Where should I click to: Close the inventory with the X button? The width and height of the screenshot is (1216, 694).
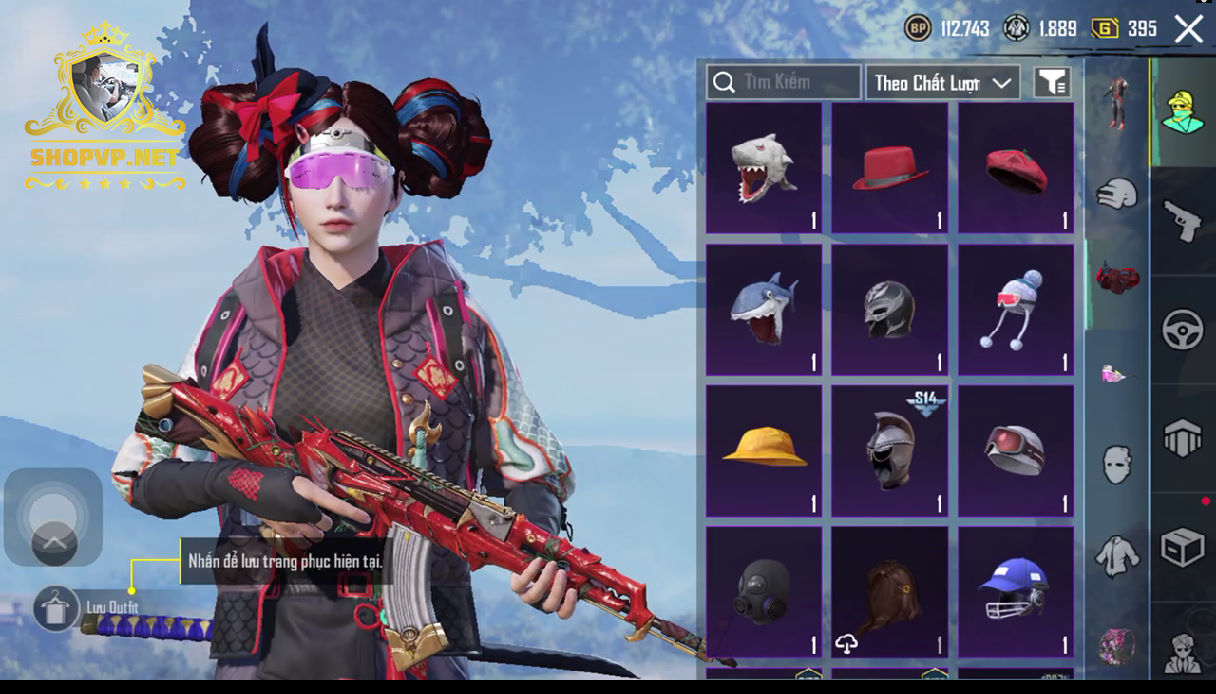pos(1189,29)
